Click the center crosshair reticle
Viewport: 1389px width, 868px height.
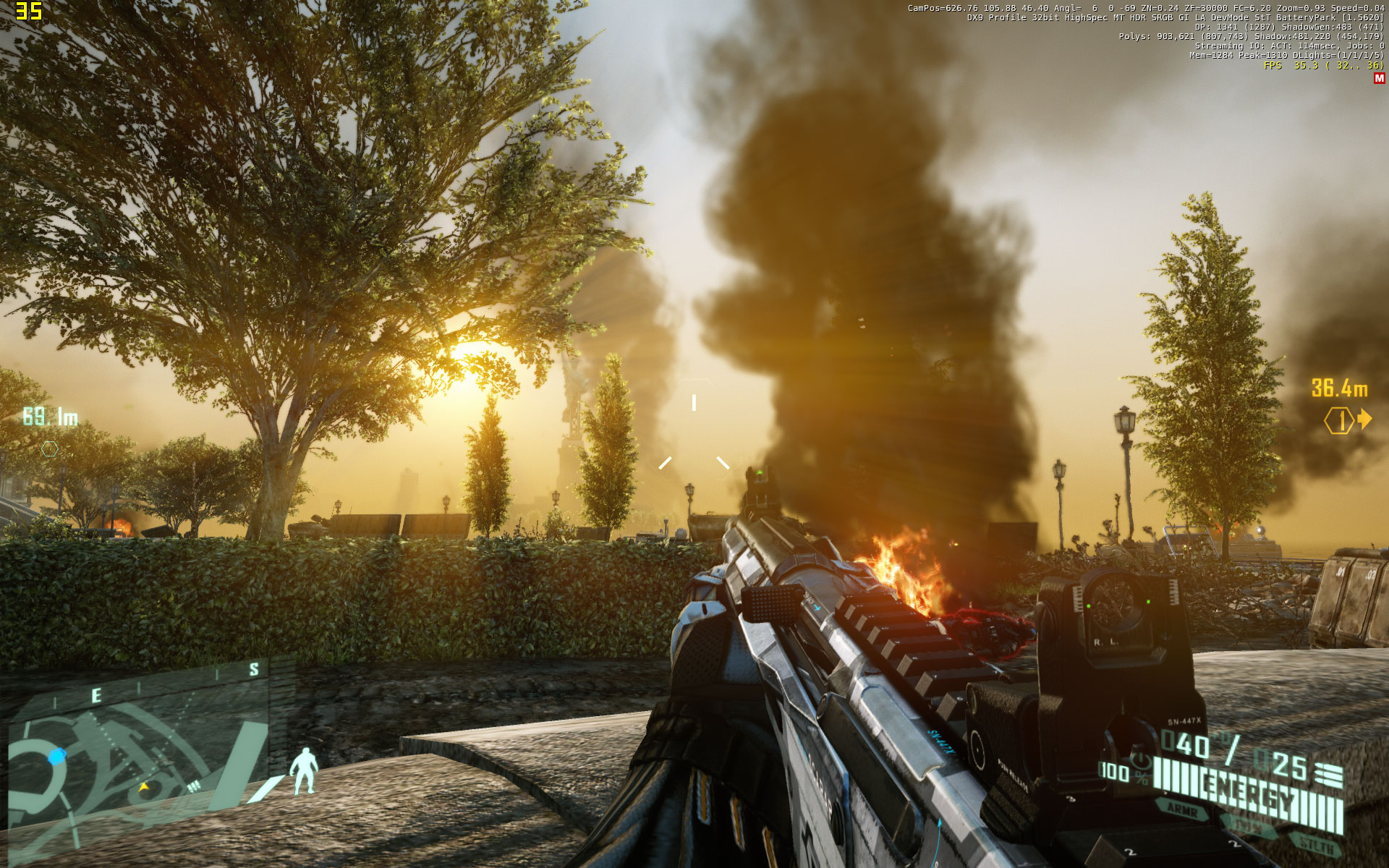point(694,434)
